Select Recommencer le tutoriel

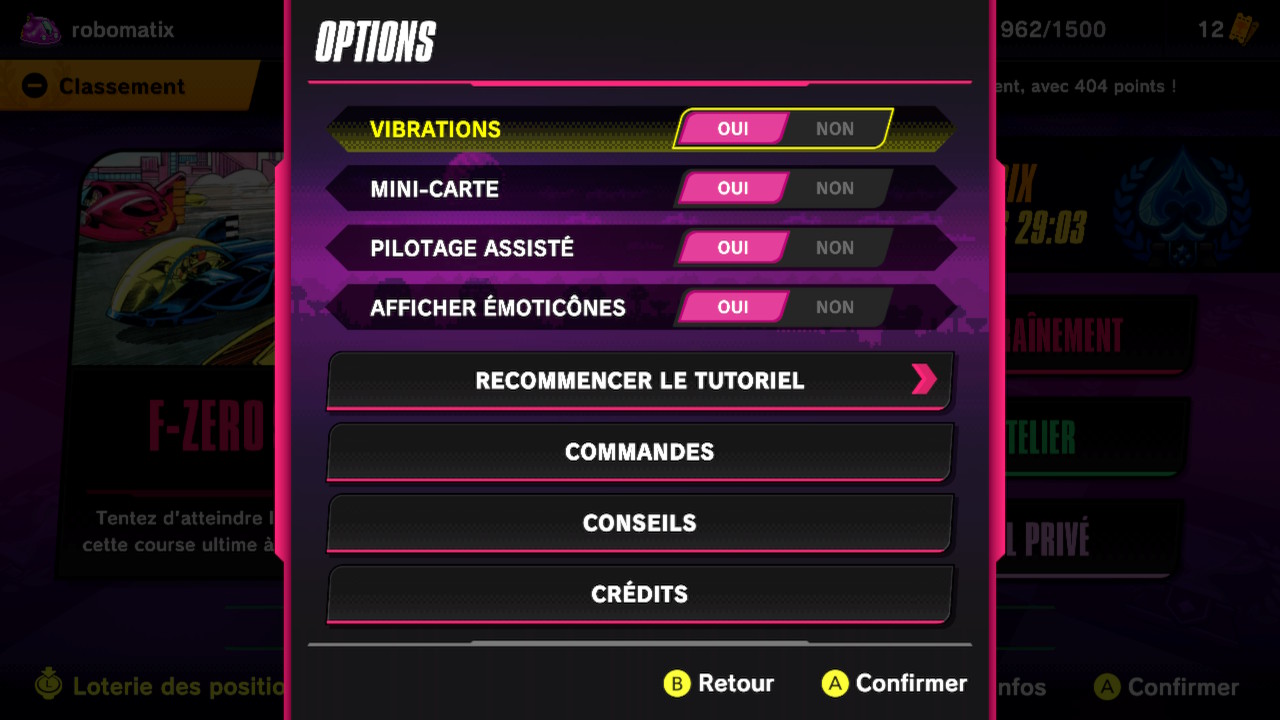point(640,380)
